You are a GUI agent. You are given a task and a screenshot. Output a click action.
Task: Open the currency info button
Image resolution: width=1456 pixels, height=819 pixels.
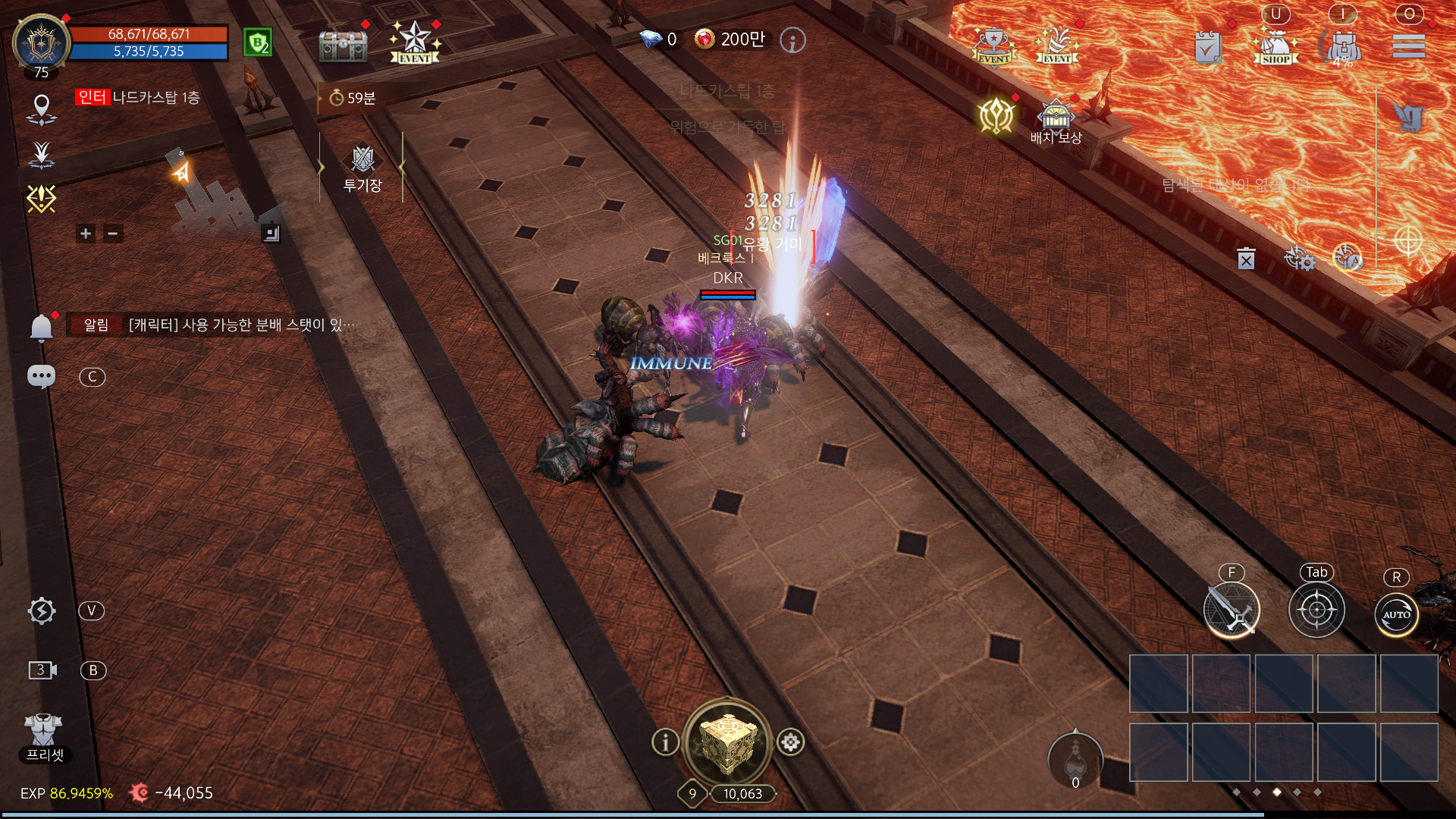[792, 40]
